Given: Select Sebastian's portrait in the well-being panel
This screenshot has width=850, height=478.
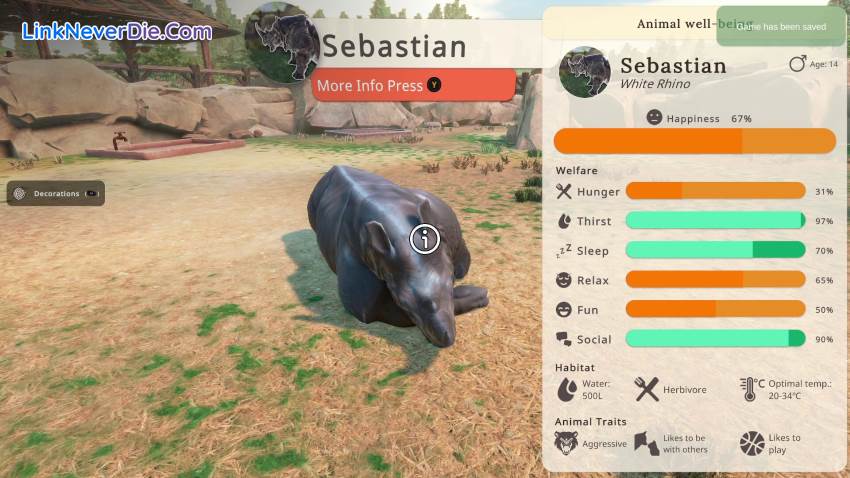Looking at the screenshot, I should coord(585,72).
